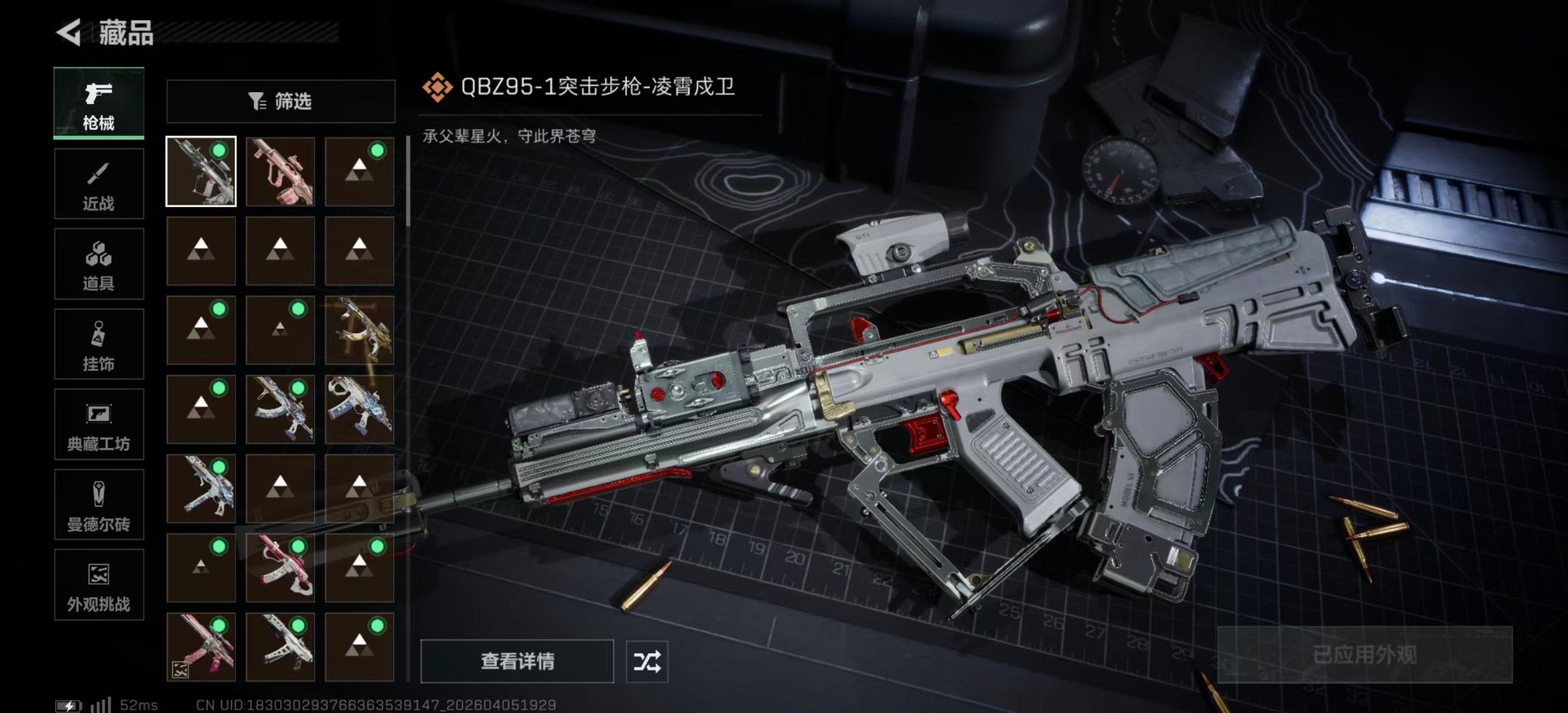Switch to the 近战 melee tab
The width and height of the screenshot is (1568, 713).
pyautogui.click(x=99, y=183)
